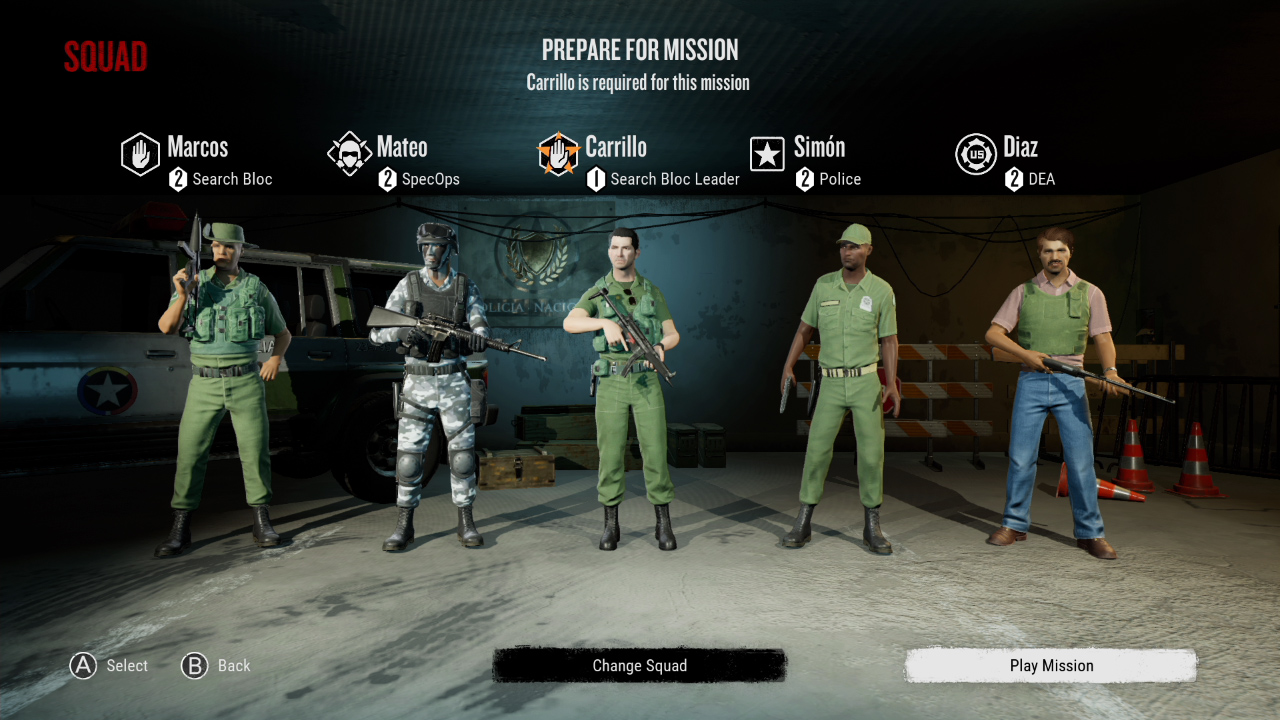Click the Carrillo required mission notice
1280x720 pixels.
[x=639, y=83]
